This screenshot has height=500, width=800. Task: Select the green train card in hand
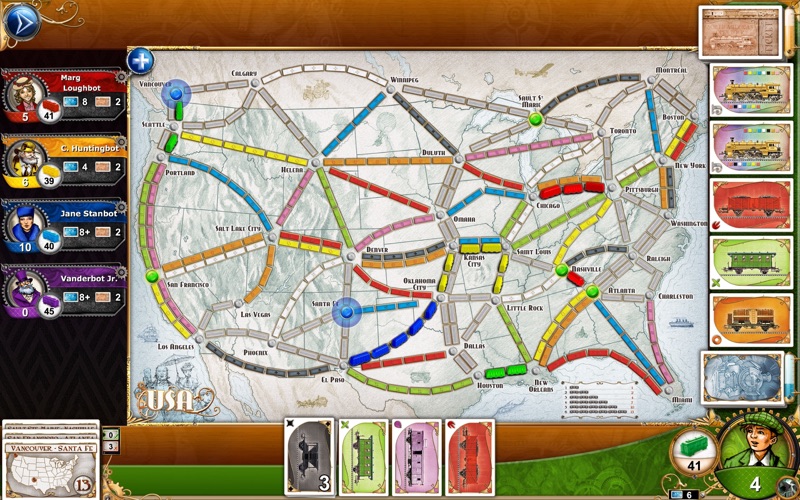363,455
